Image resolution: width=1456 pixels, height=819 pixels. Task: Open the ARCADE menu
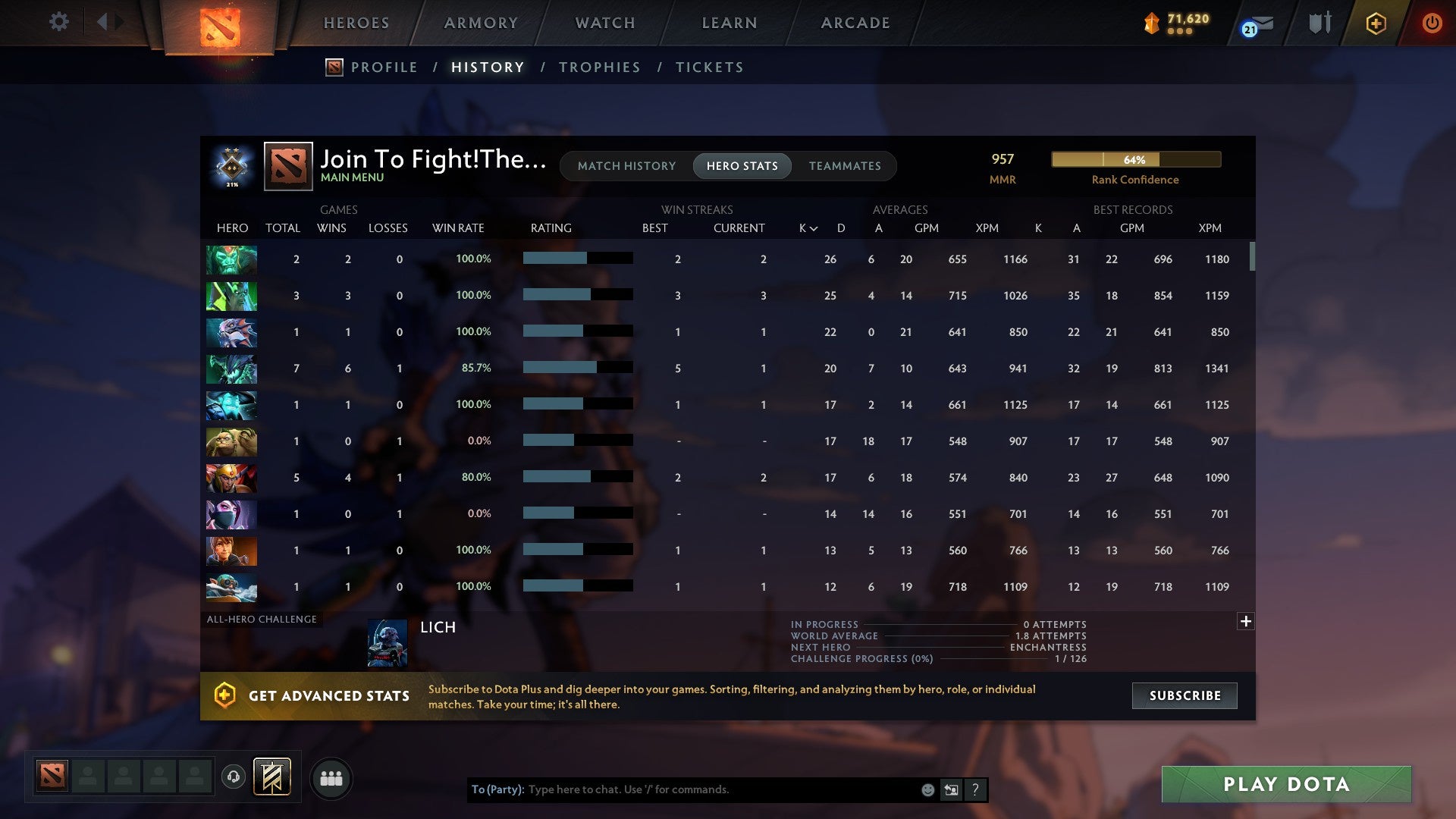(x=855, y=23)
